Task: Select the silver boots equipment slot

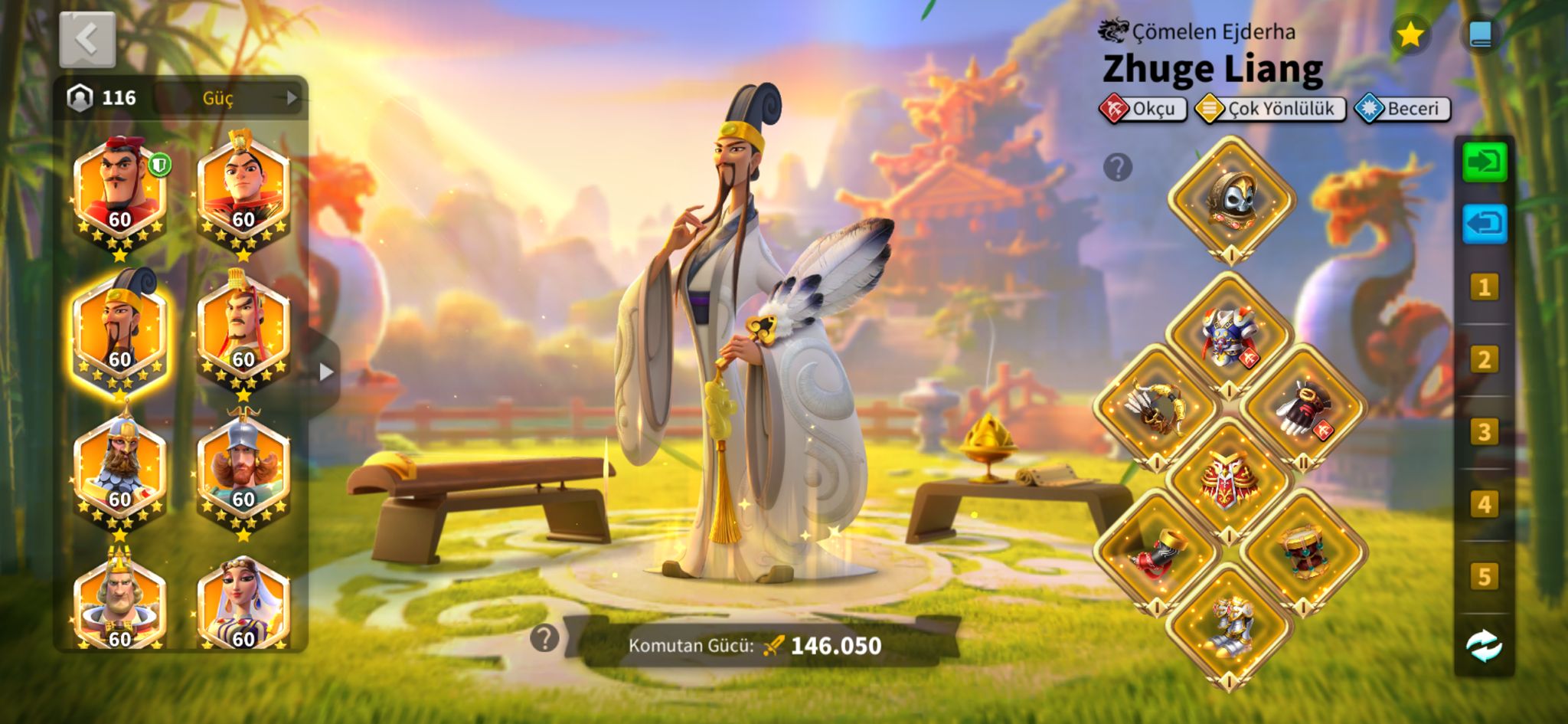Action: pyautogui.click(x=1230, y=626)
